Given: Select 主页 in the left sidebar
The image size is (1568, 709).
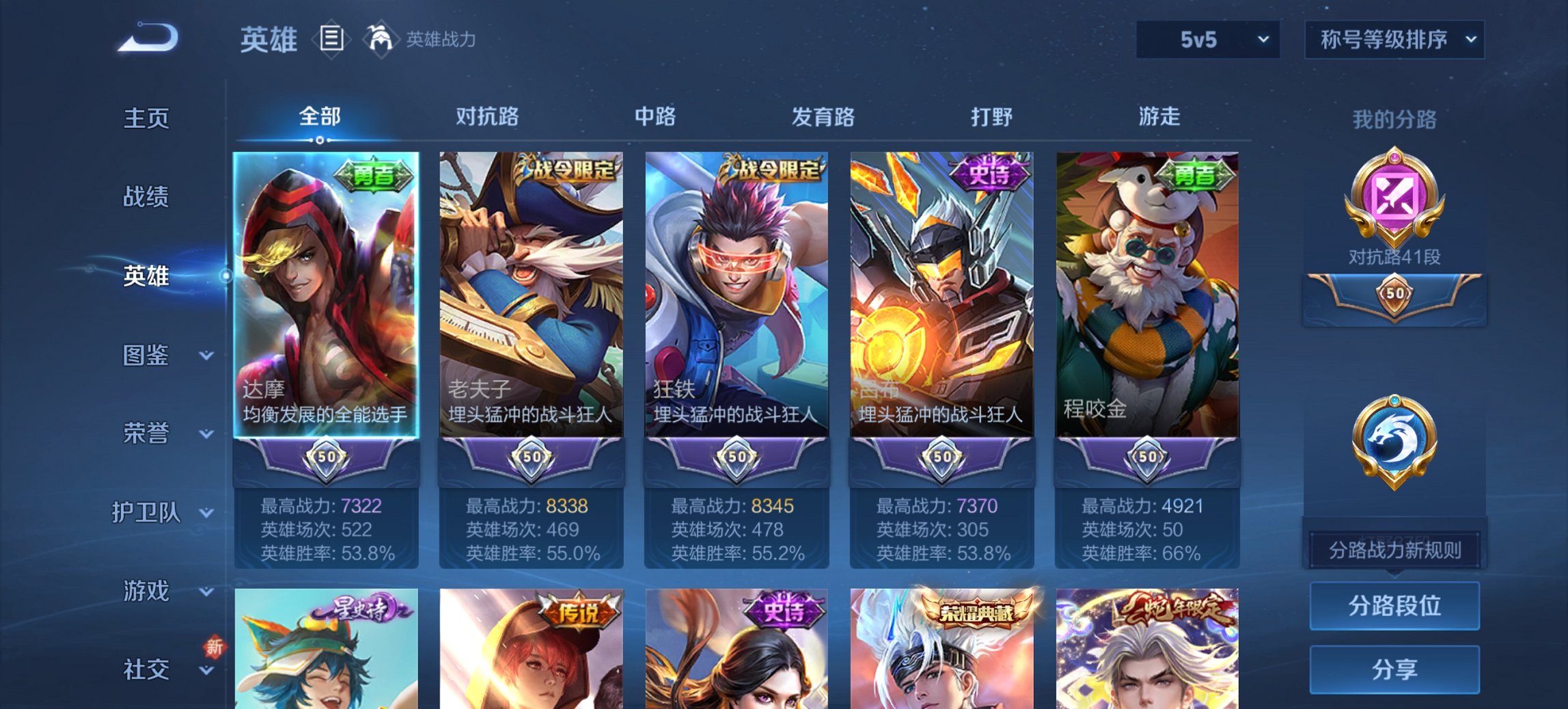Looking at the screenshot, I should coord(147,118).
